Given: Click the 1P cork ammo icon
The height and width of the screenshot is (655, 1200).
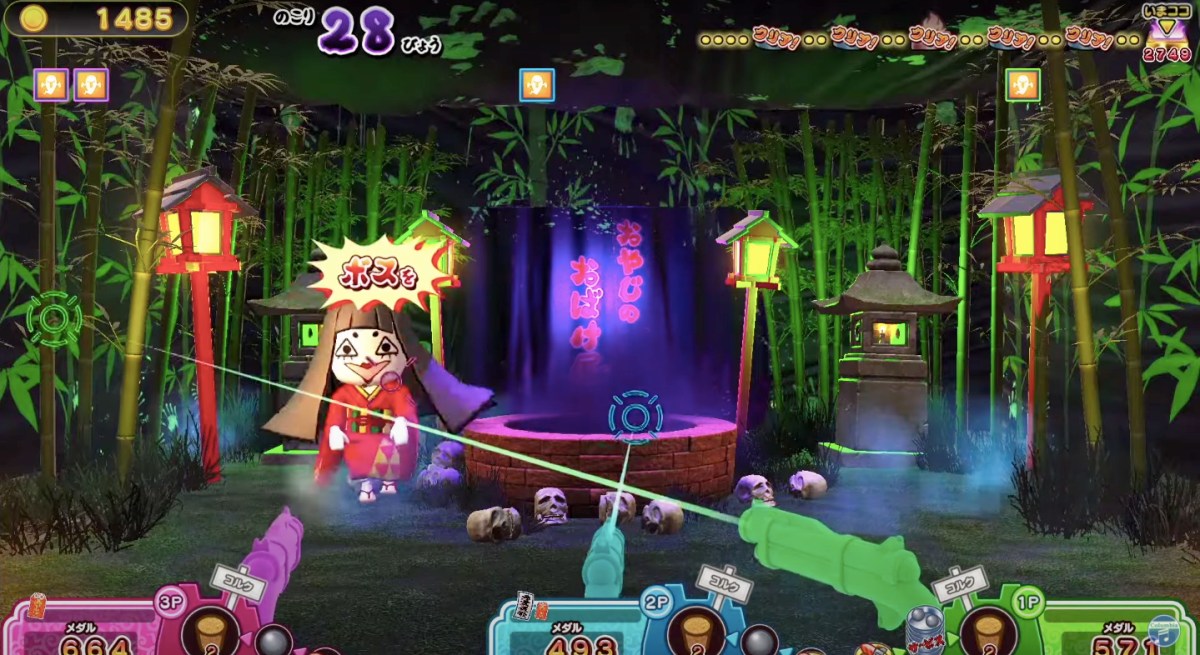Looking at the screenshot, I should coord(986,632).
